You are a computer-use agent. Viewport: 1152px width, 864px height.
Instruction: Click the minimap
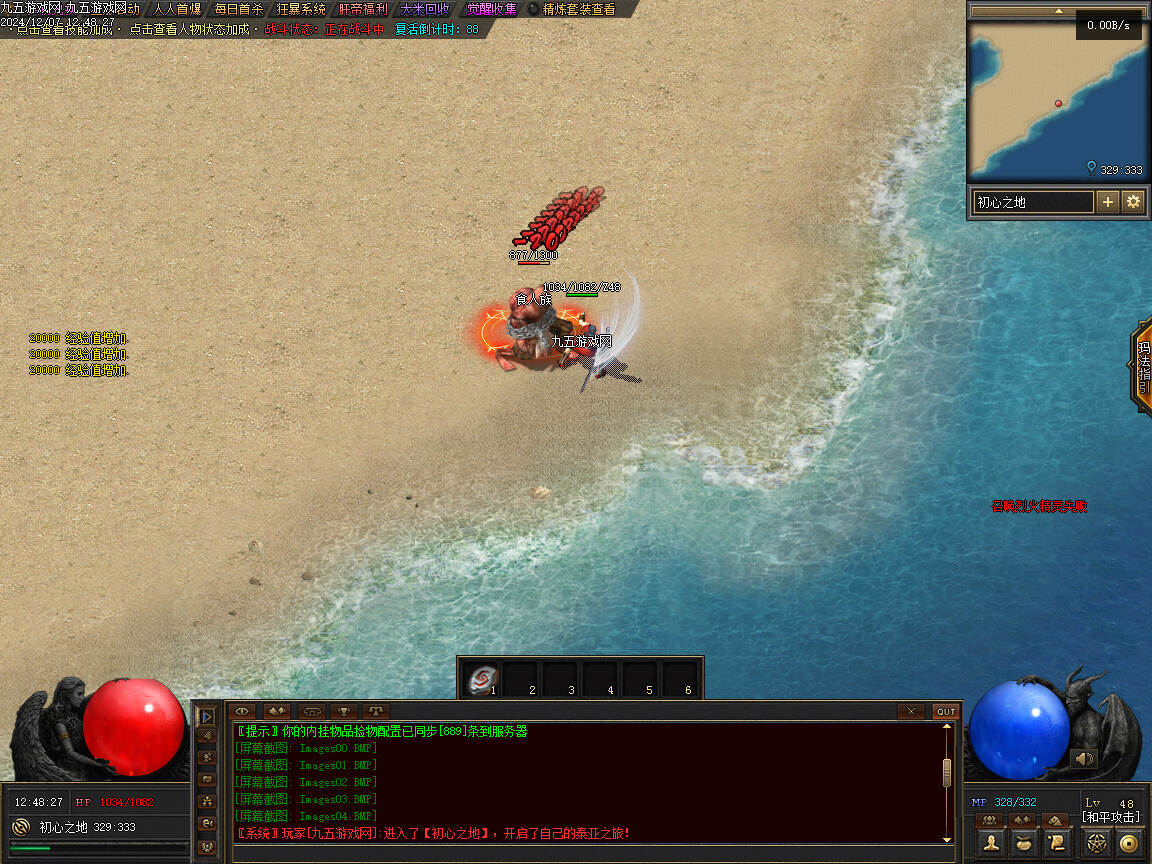(x=1058, y=100)
